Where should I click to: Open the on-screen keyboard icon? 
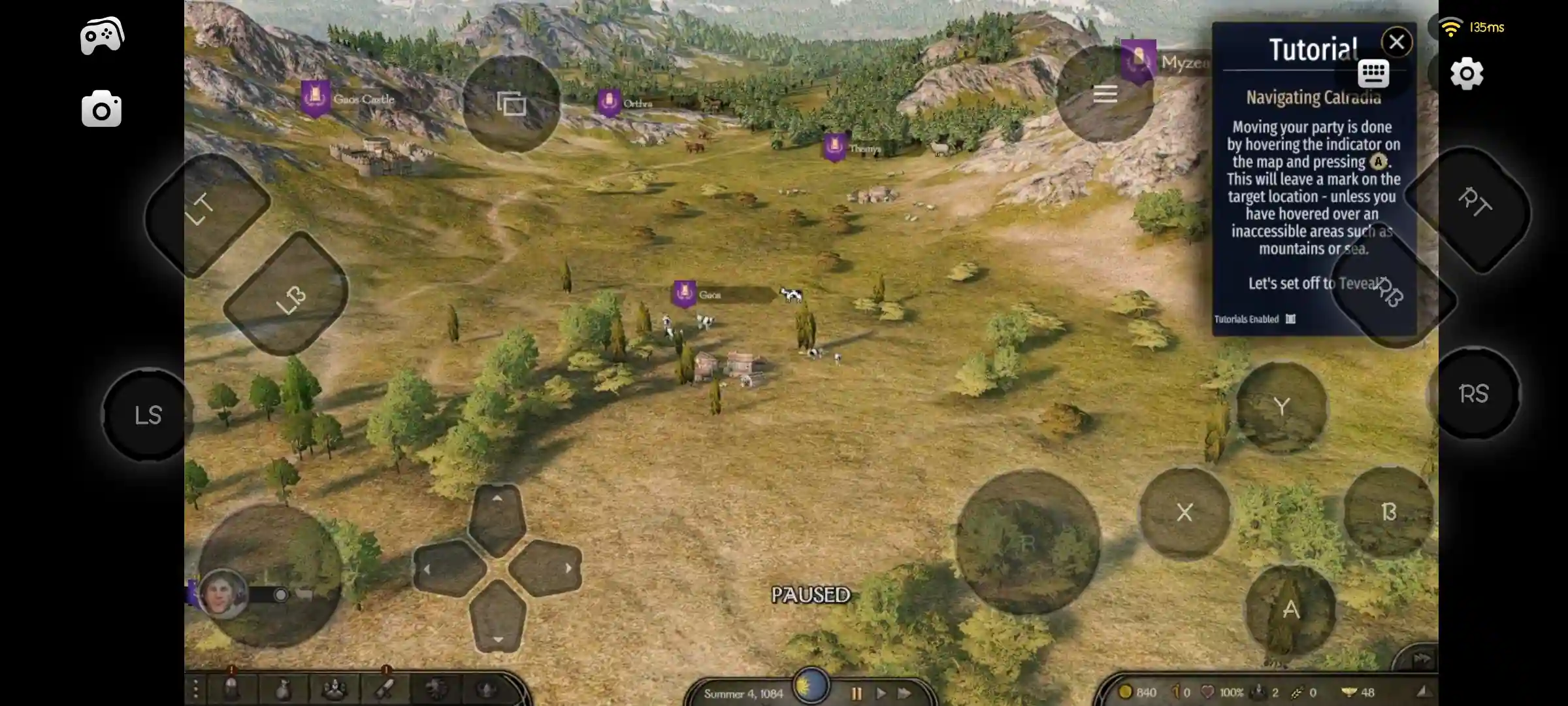[x=1372, y=74]
